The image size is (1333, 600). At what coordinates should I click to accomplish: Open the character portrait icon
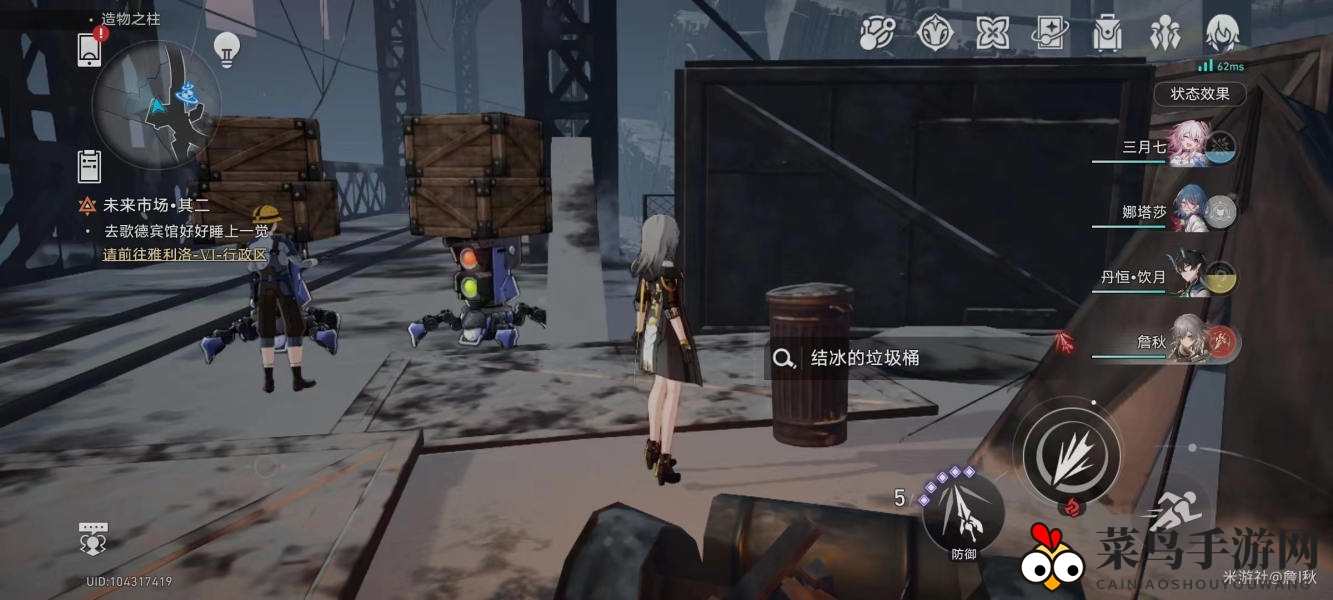[1222, 34]
